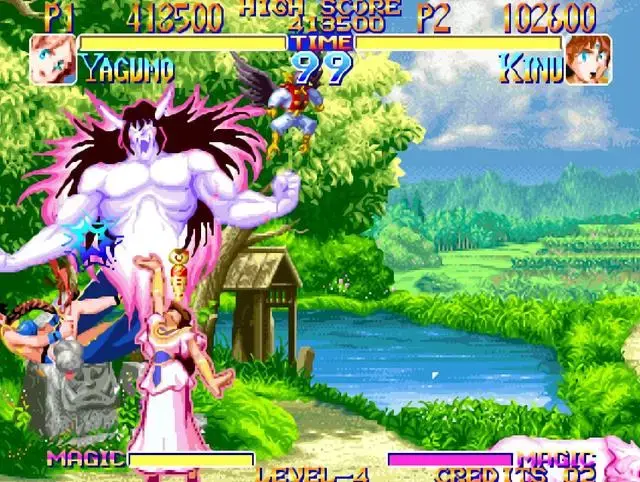The image size is (640, 482).
Task: Select Kinu's player two portrait
Action: (587, 60)
